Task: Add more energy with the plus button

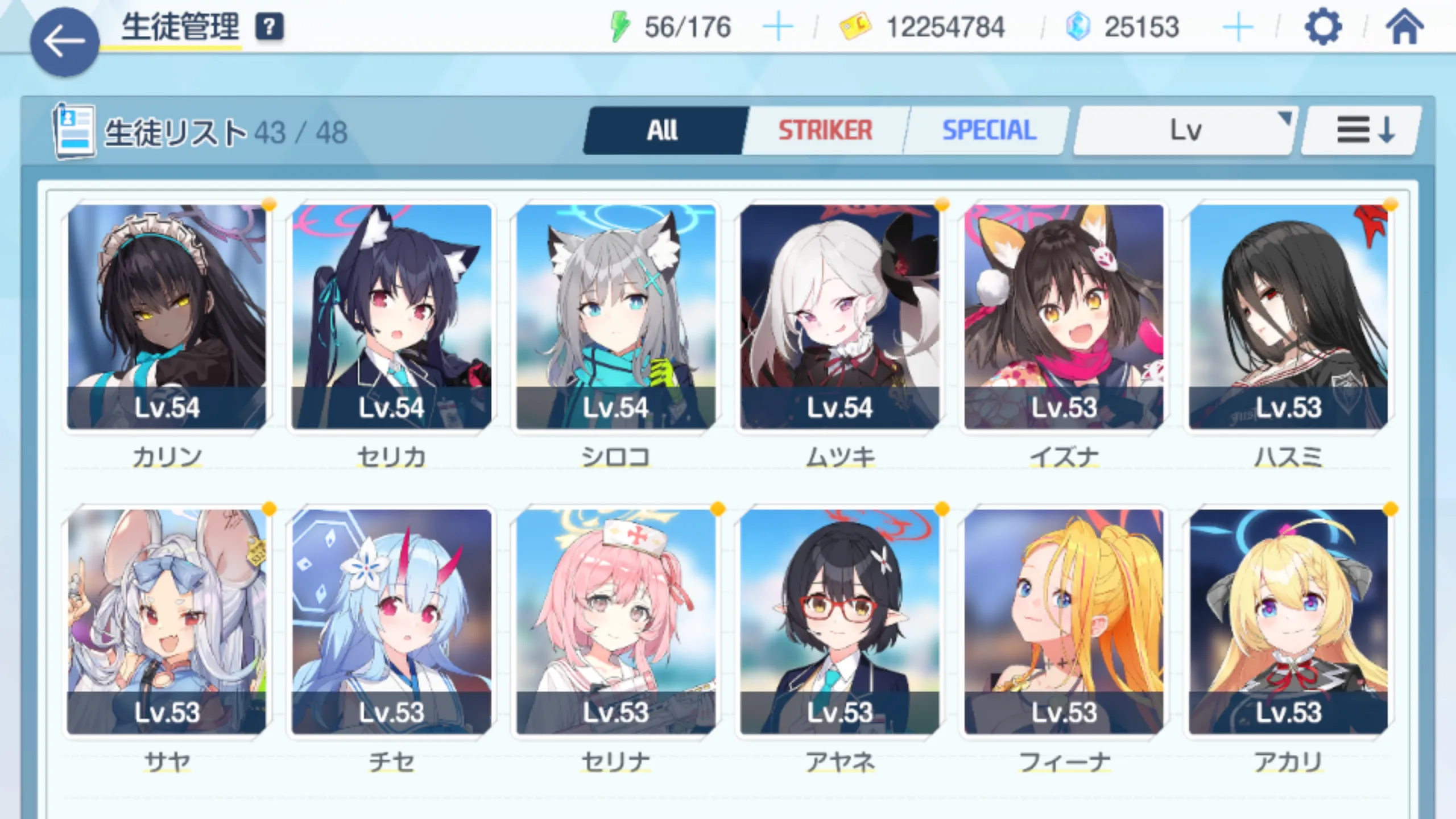Action: click(777, 27)
